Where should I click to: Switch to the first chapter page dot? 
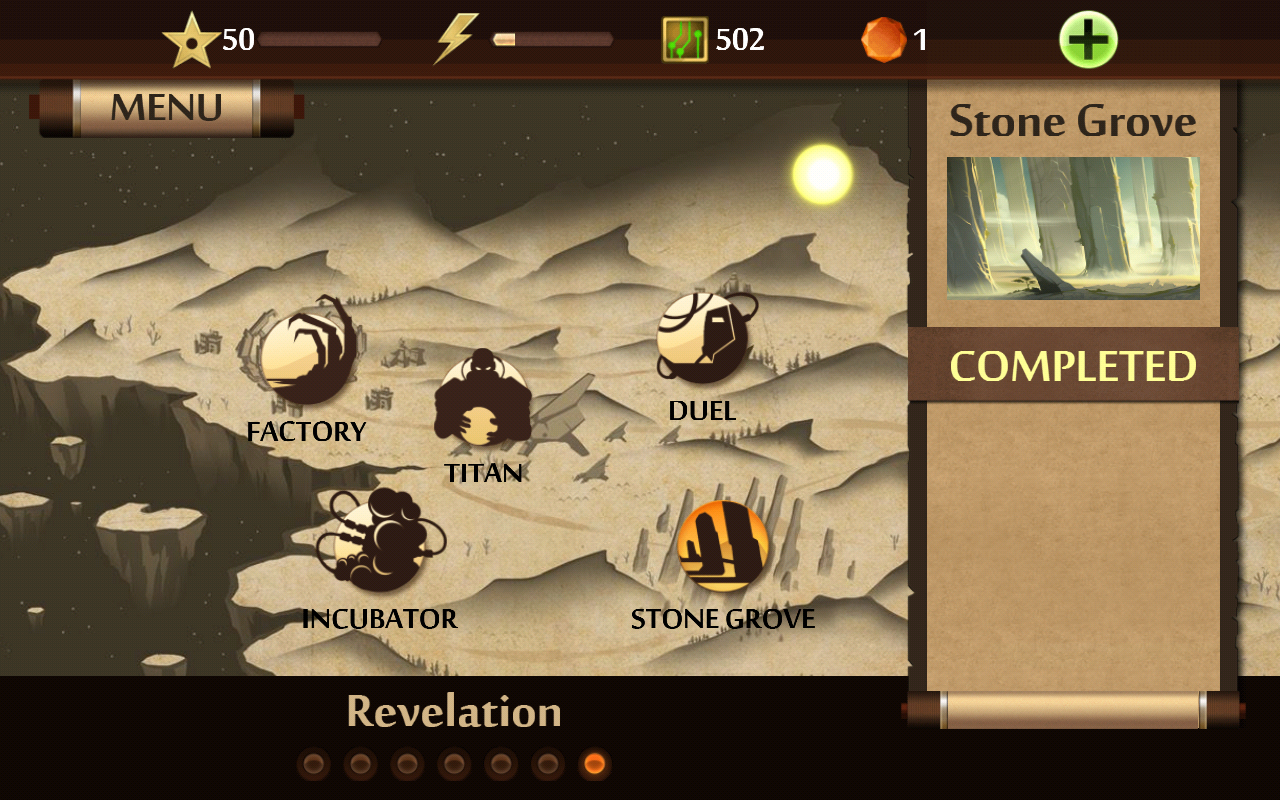tap(313, 765)
